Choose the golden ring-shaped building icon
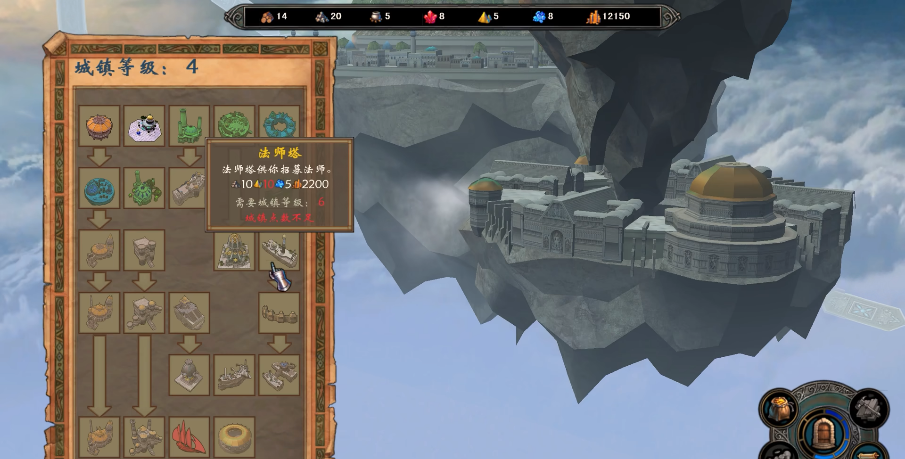Viewport: 905px width, 459px height. pos(234,436)
